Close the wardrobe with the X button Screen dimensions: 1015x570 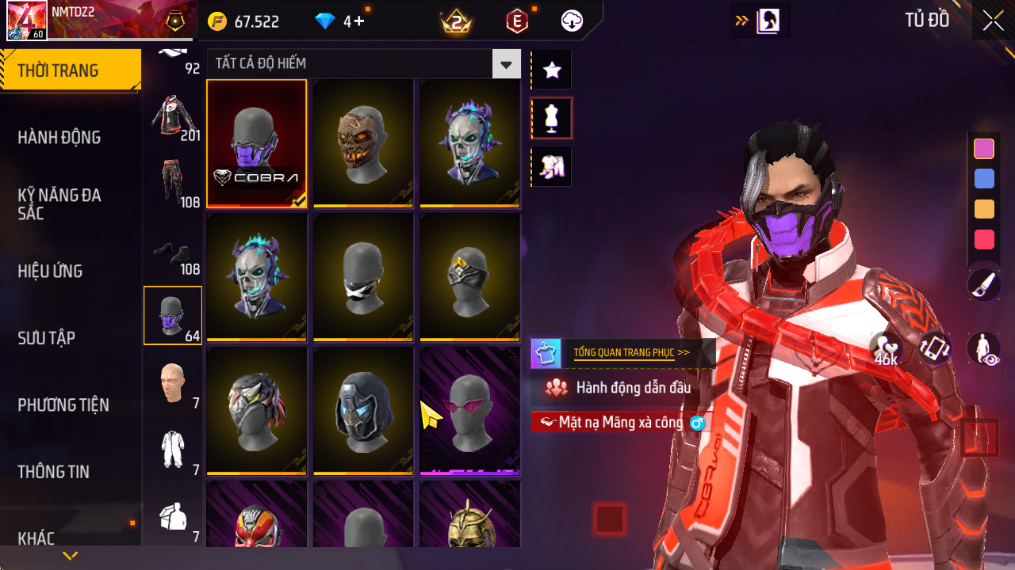coord(992,21)
